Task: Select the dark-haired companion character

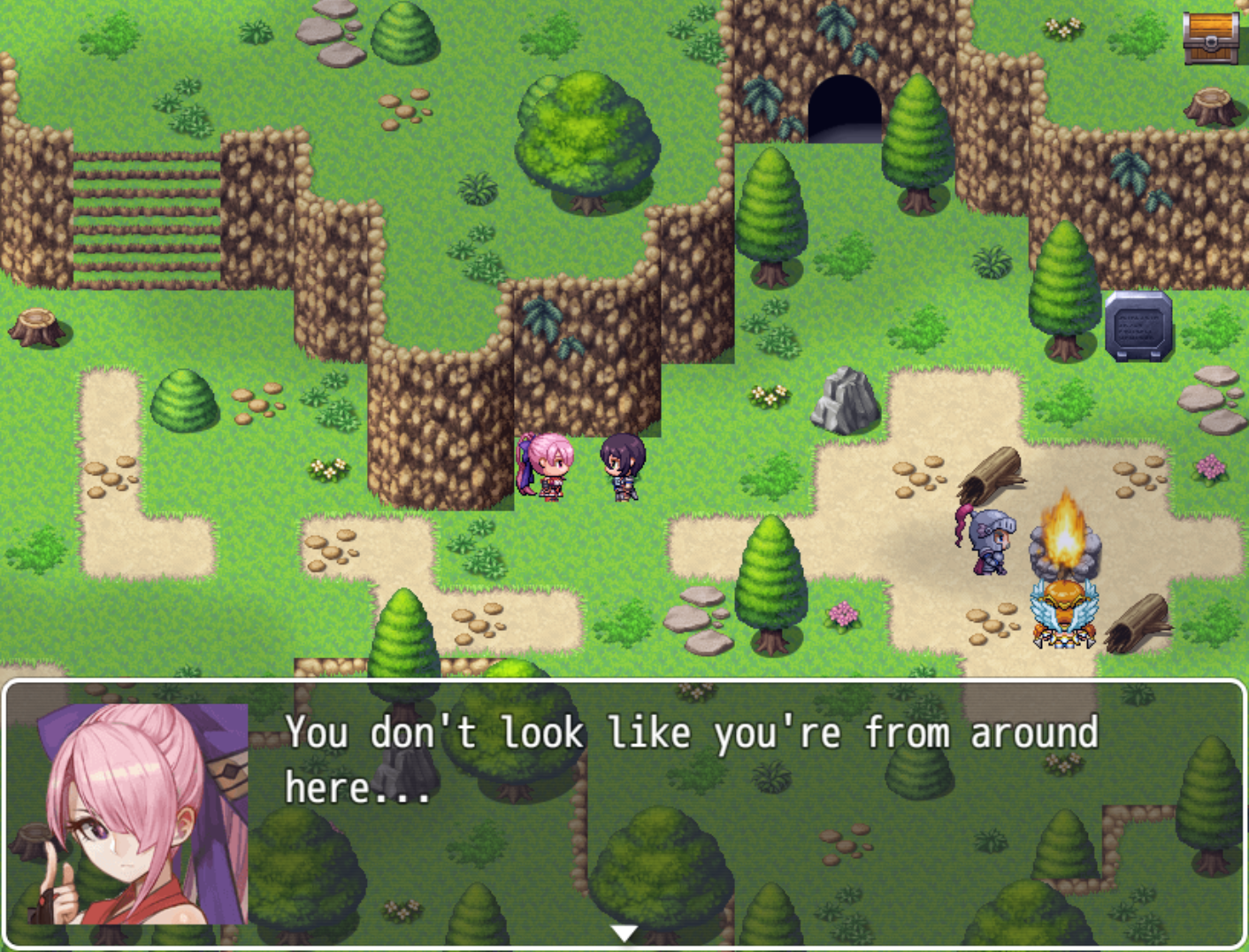Action: (x=622, y=469)
